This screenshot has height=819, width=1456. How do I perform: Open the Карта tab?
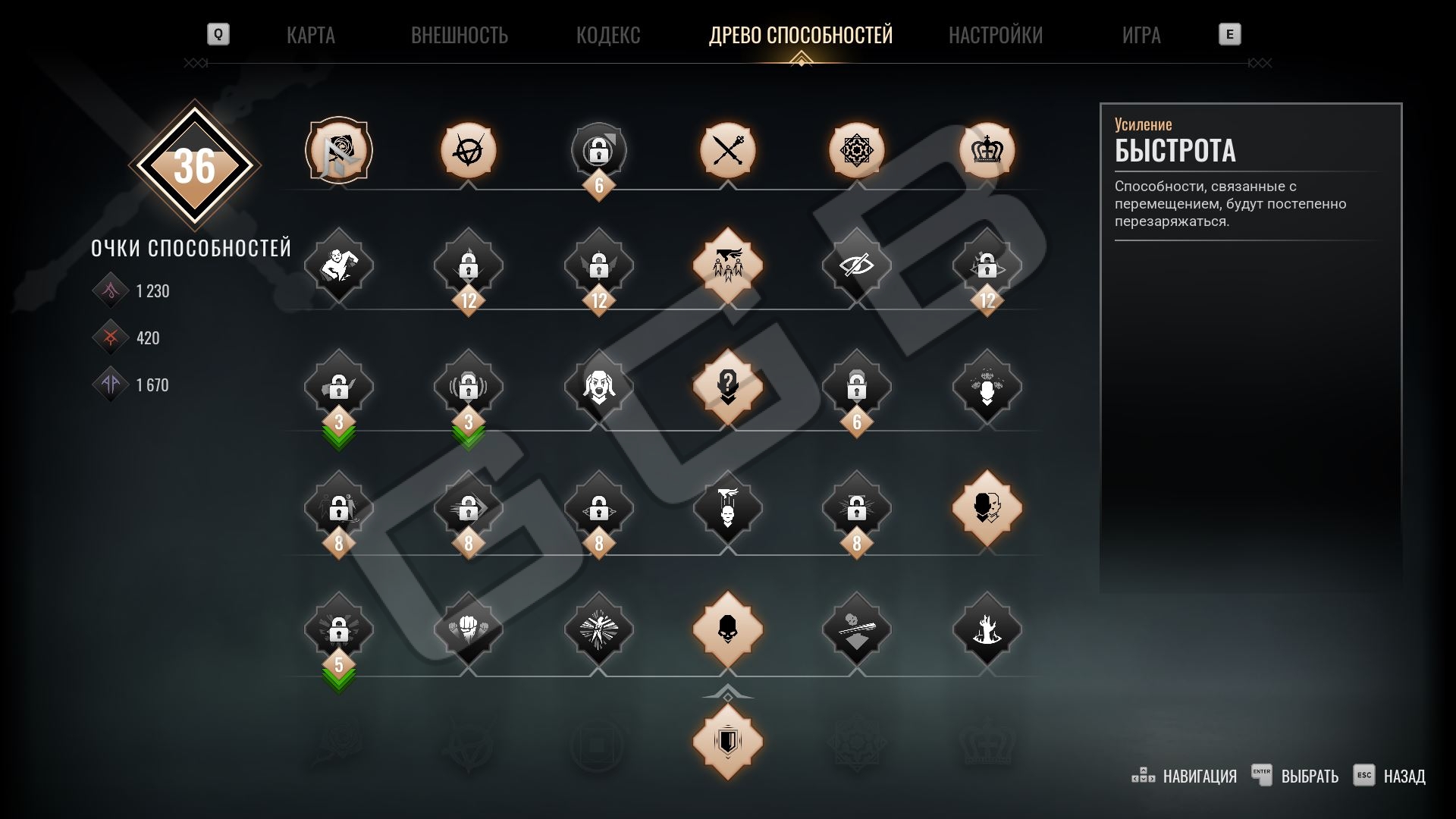(310, 35)
